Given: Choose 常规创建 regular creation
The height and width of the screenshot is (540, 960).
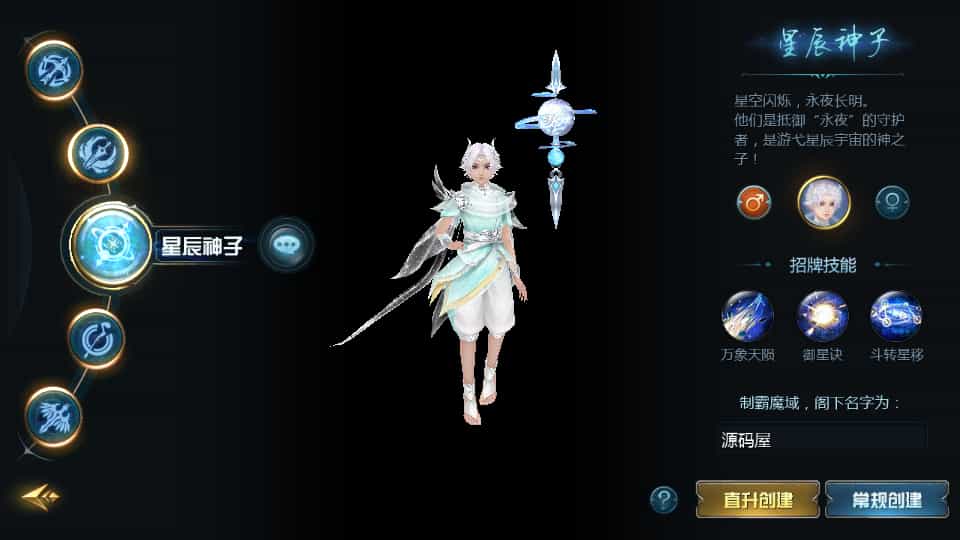Looking at the screenshot, I should (x=886, y=499).
